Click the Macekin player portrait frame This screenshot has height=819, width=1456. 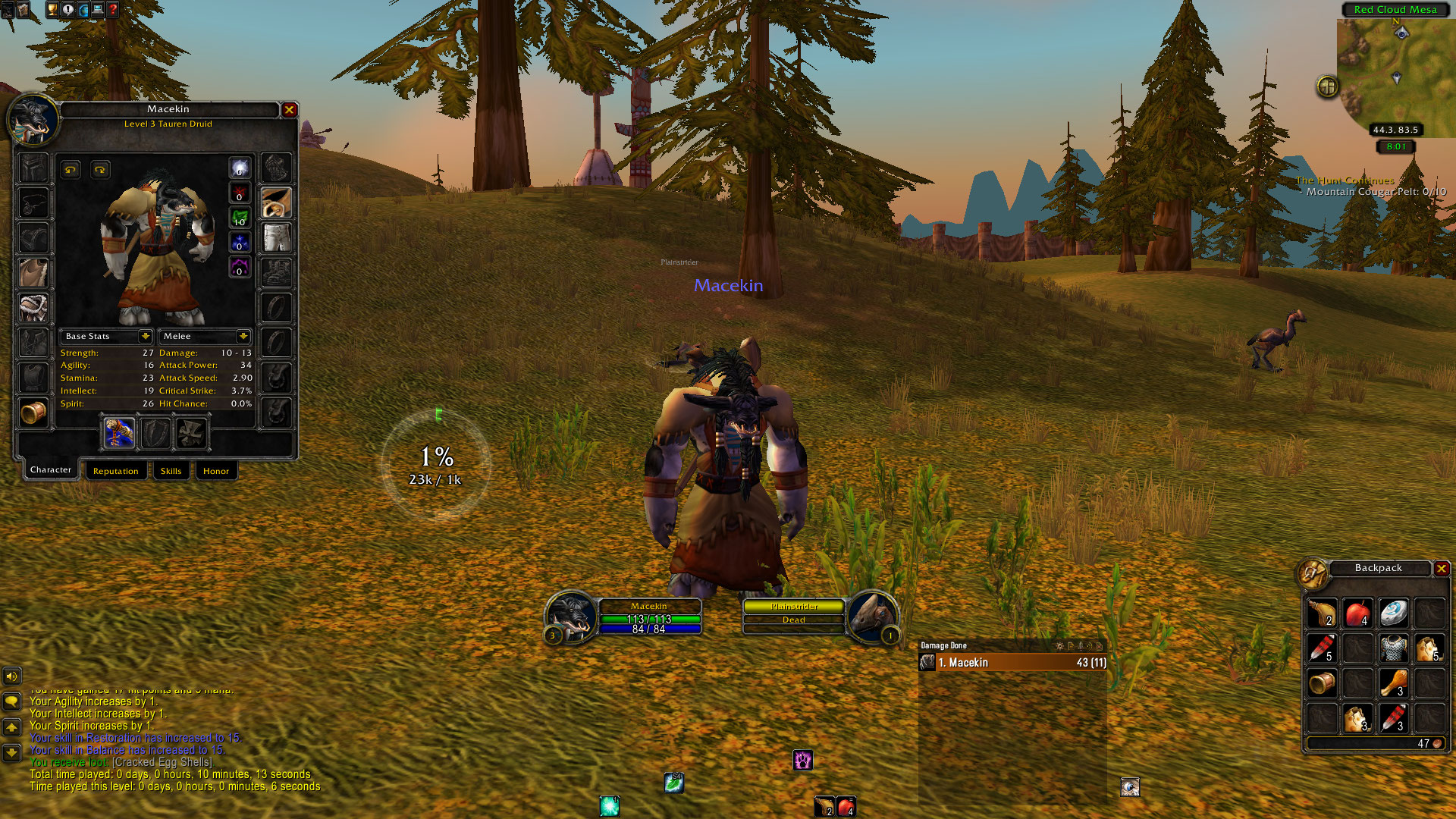tap(571, 616)
